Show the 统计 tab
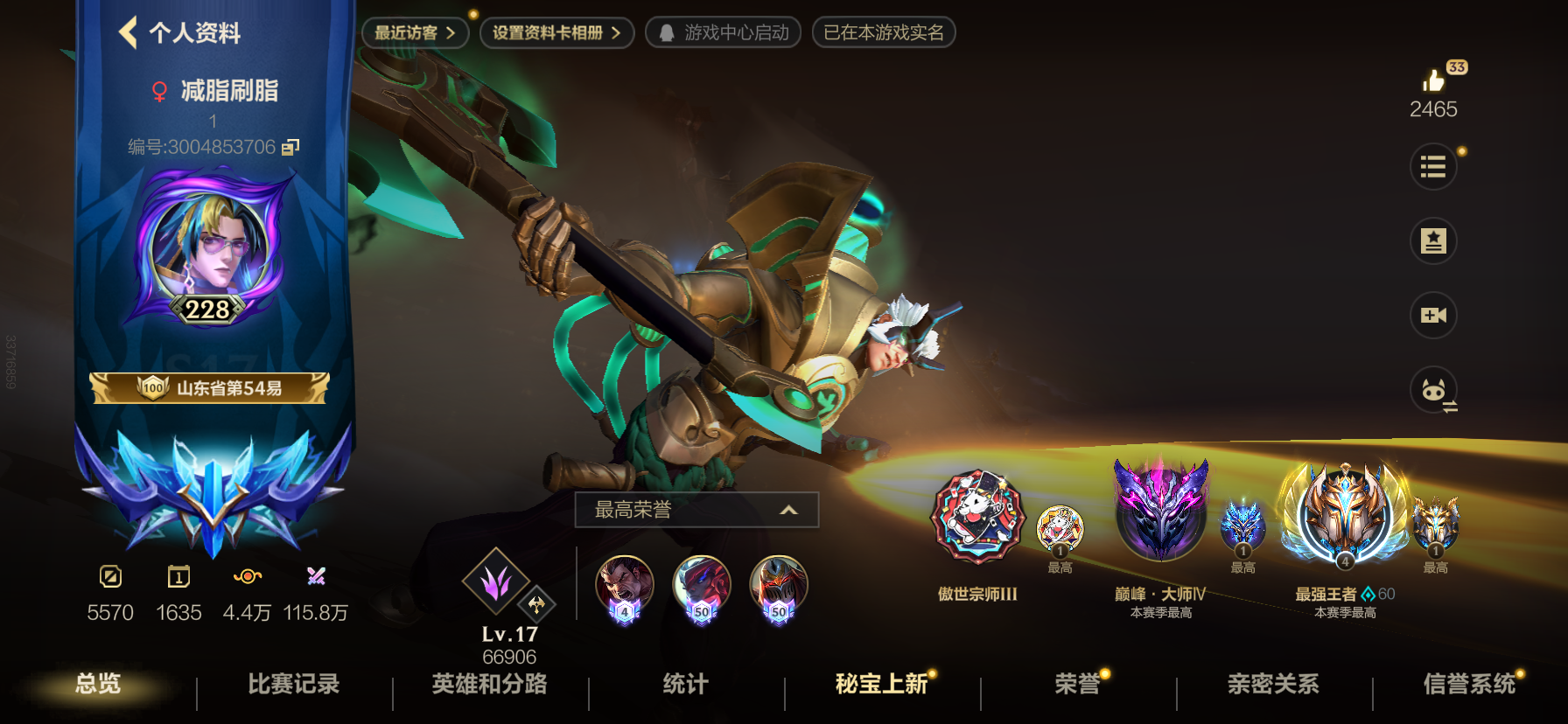Viewport: 1568px width, 724px height. point(685,684)
